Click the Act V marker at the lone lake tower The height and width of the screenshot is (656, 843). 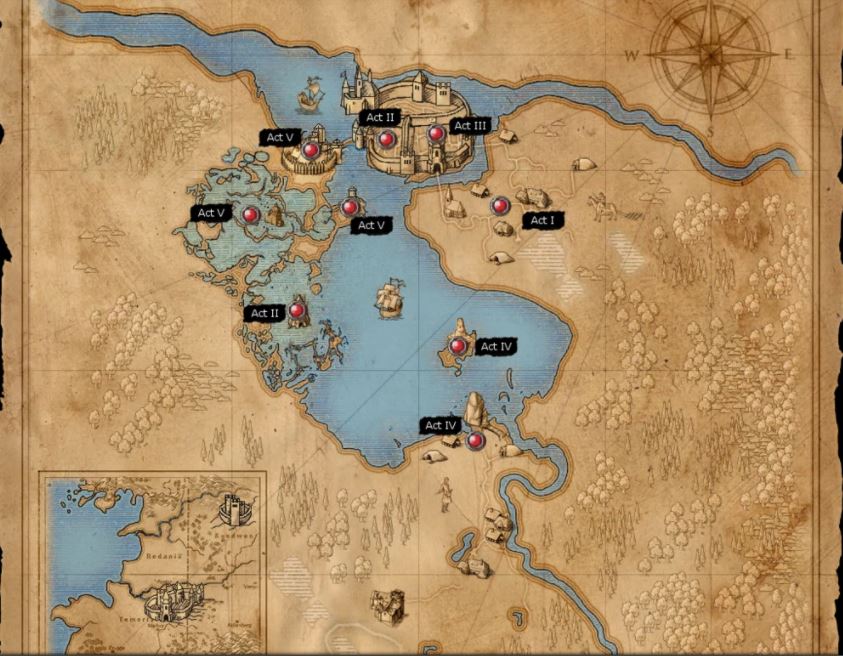point(349,207)
